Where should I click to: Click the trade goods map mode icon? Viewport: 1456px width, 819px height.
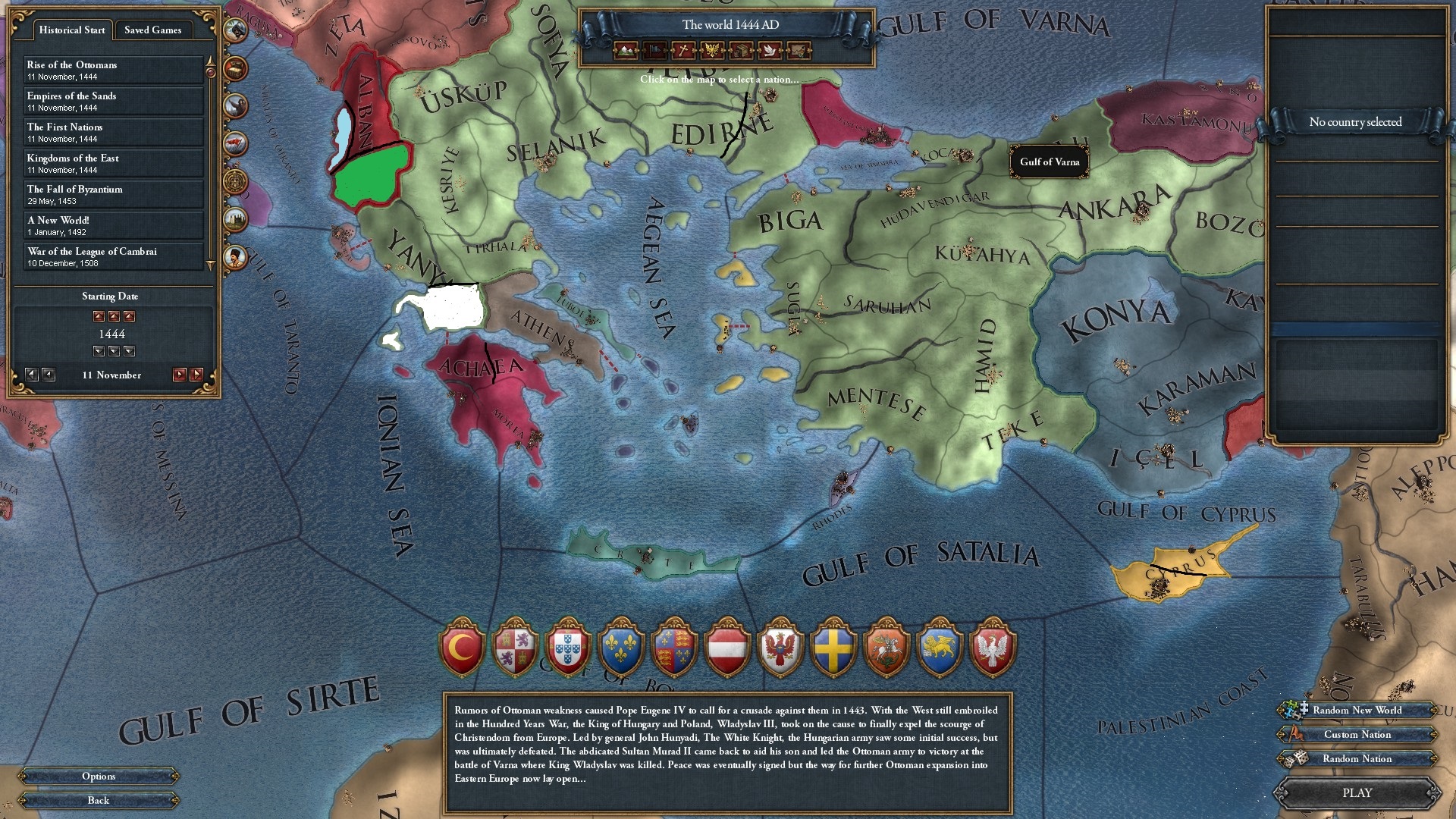[740, 51]
